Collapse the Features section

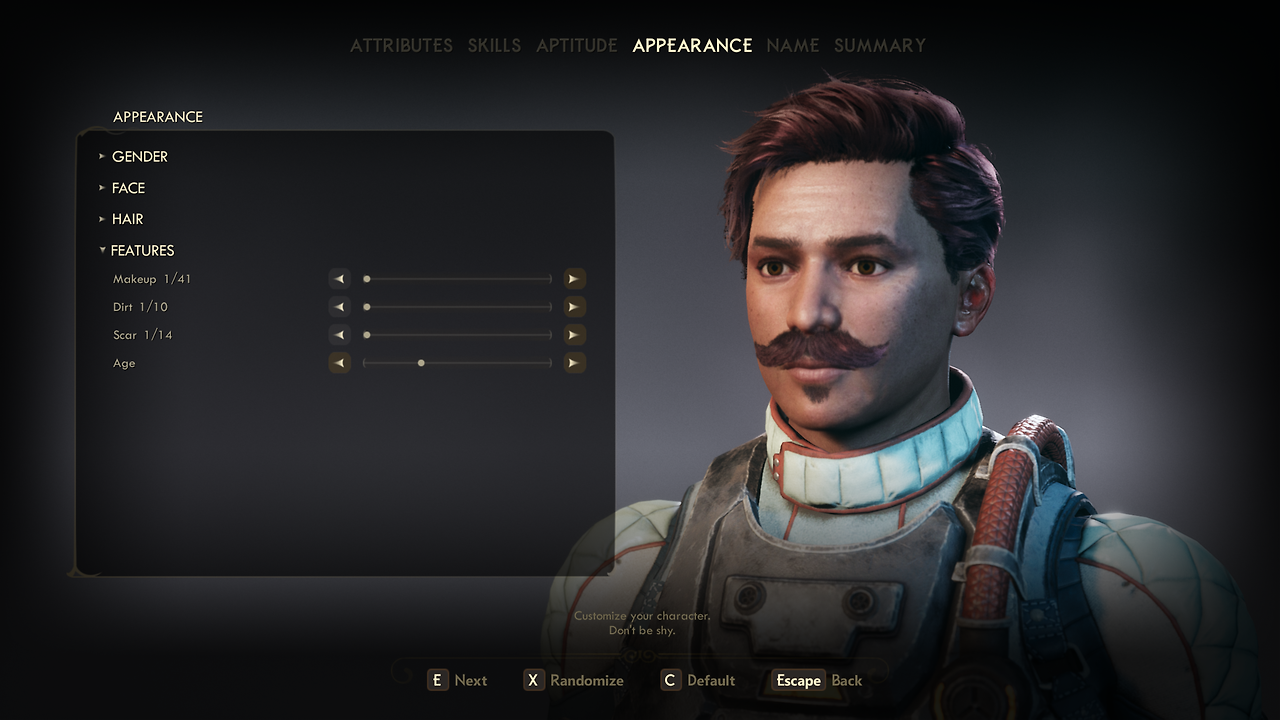click(x=142, y=251)
